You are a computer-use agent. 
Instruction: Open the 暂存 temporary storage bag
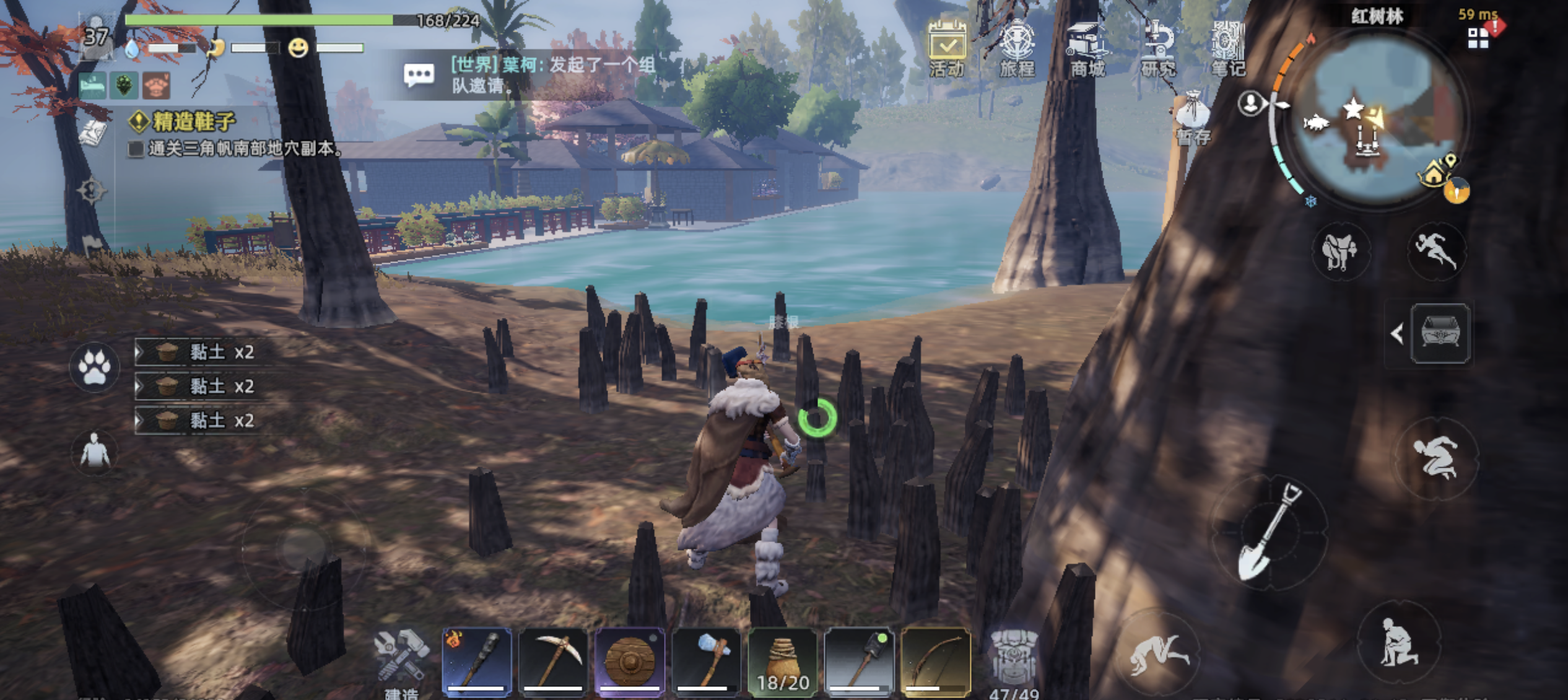[1193, 118]
